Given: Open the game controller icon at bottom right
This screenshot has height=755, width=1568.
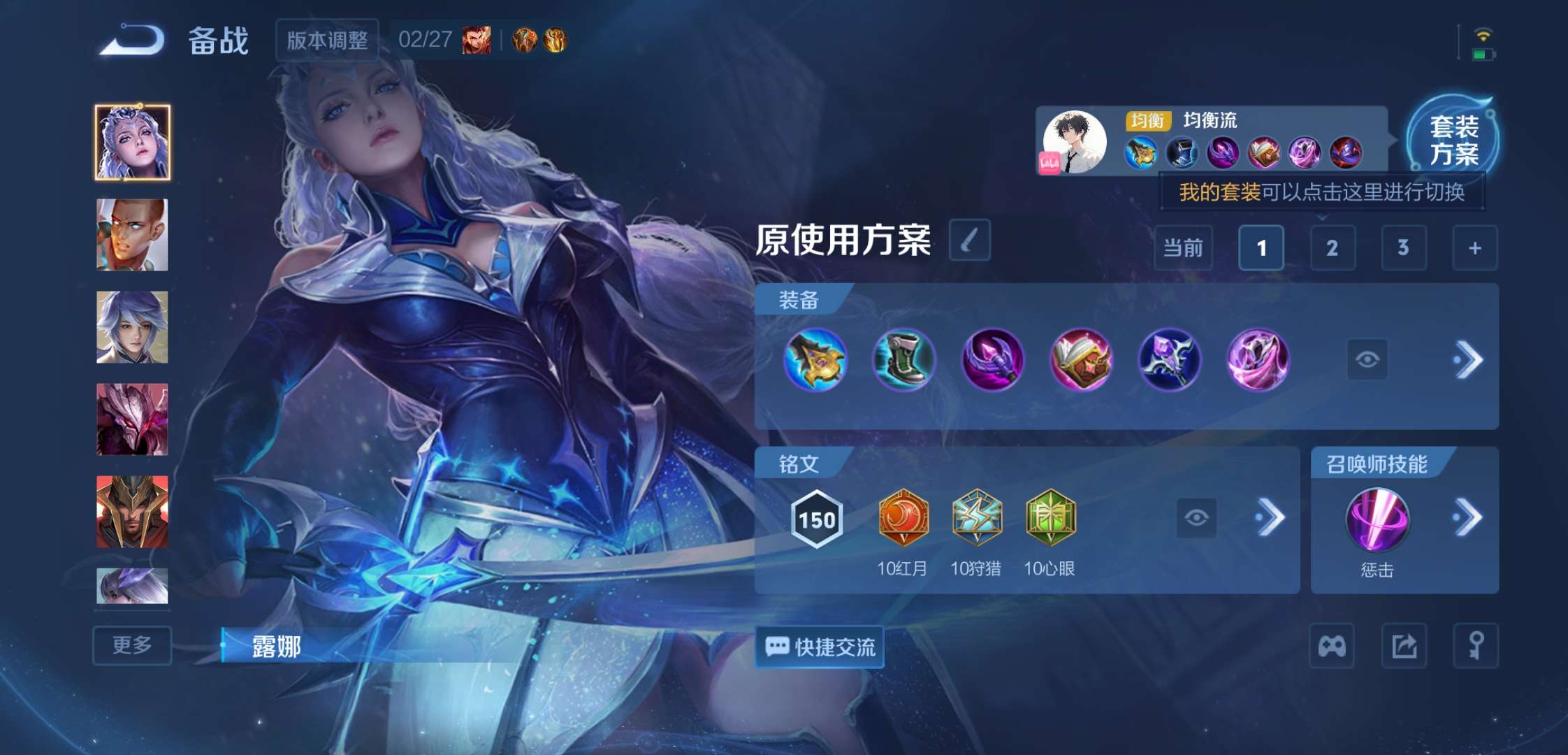Looking at the screenshot, I should [1330, 645].
